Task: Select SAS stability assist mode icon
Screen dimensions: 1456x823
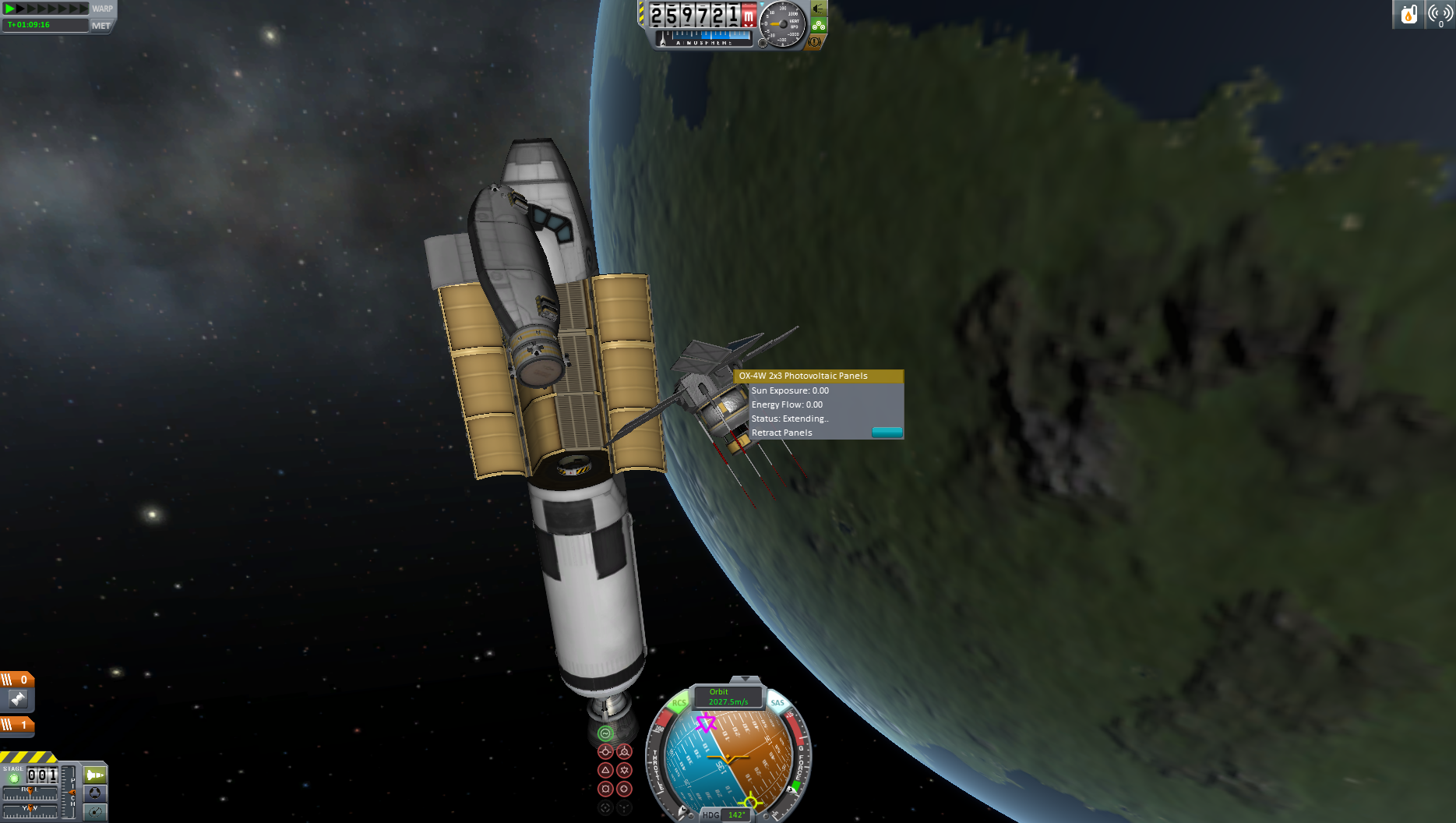Action: (x=605, y=733)
